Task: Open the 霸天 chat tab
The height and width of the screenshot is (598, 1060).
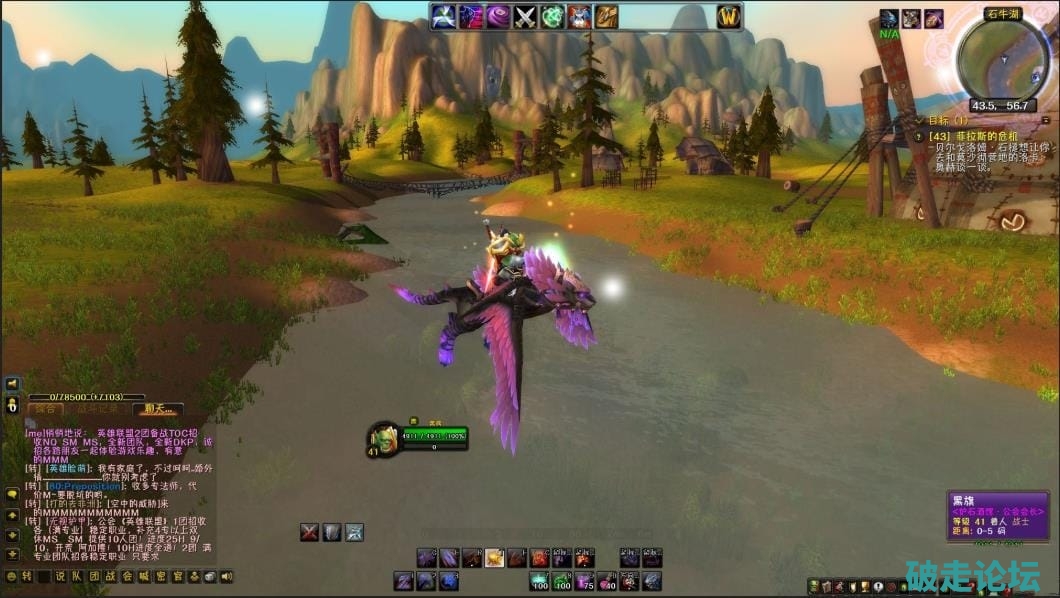Action: (x=158, y=409)
